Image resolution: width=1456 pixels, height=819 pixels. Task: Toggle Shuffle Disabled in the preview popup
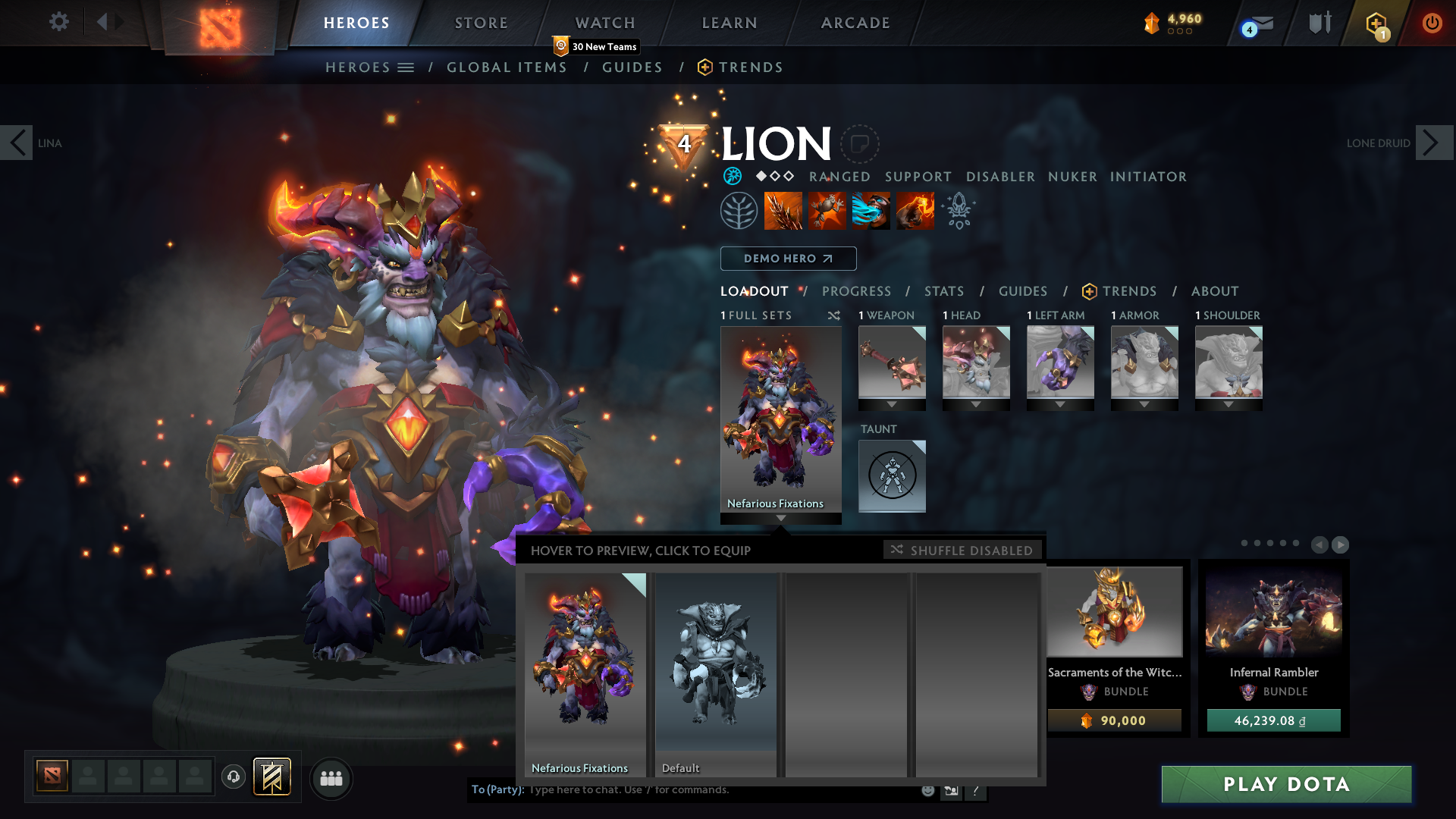[963, 550]
